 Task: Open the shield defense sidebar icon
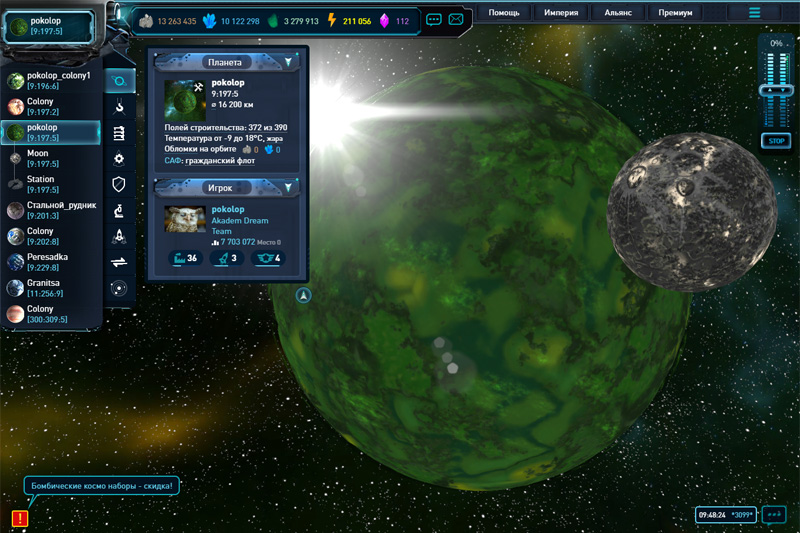[x=119, y=184]
